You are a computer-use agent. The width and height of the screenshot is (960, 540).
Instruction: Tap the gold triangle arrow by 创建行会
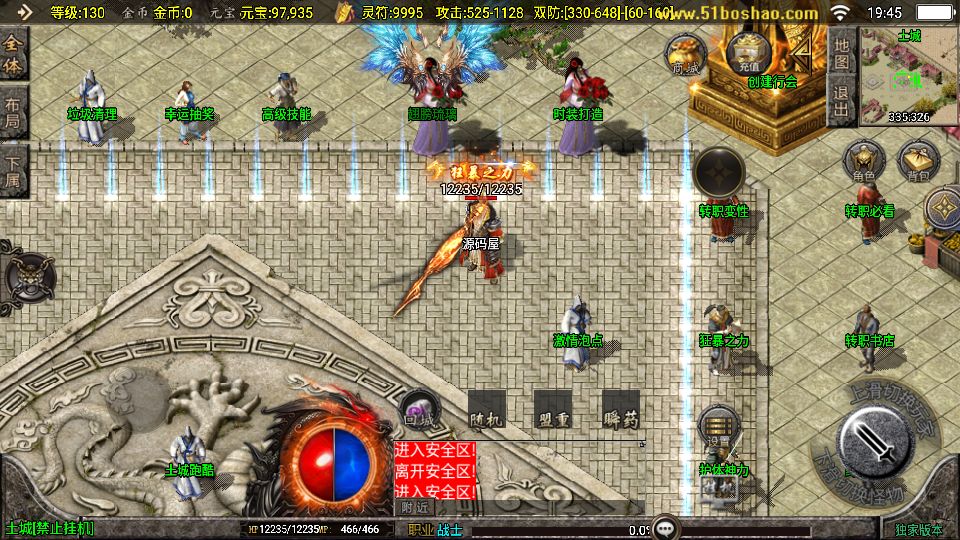click(801, 51)
